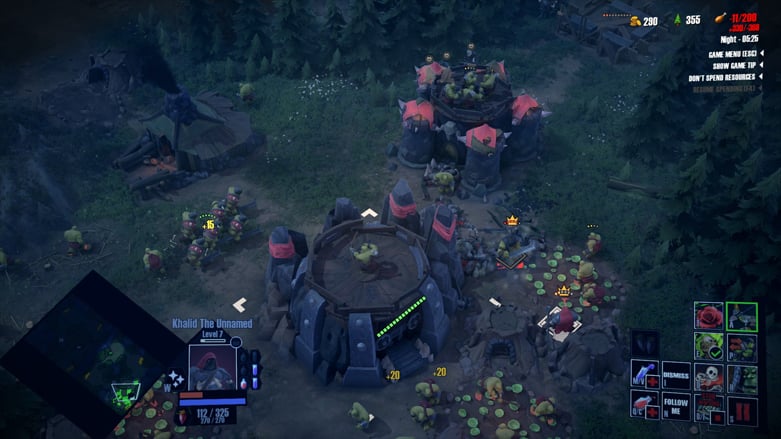Issue the Follow Me command
Screen dimensions: 781x439
pyautogui.click(x=676, y=405)
